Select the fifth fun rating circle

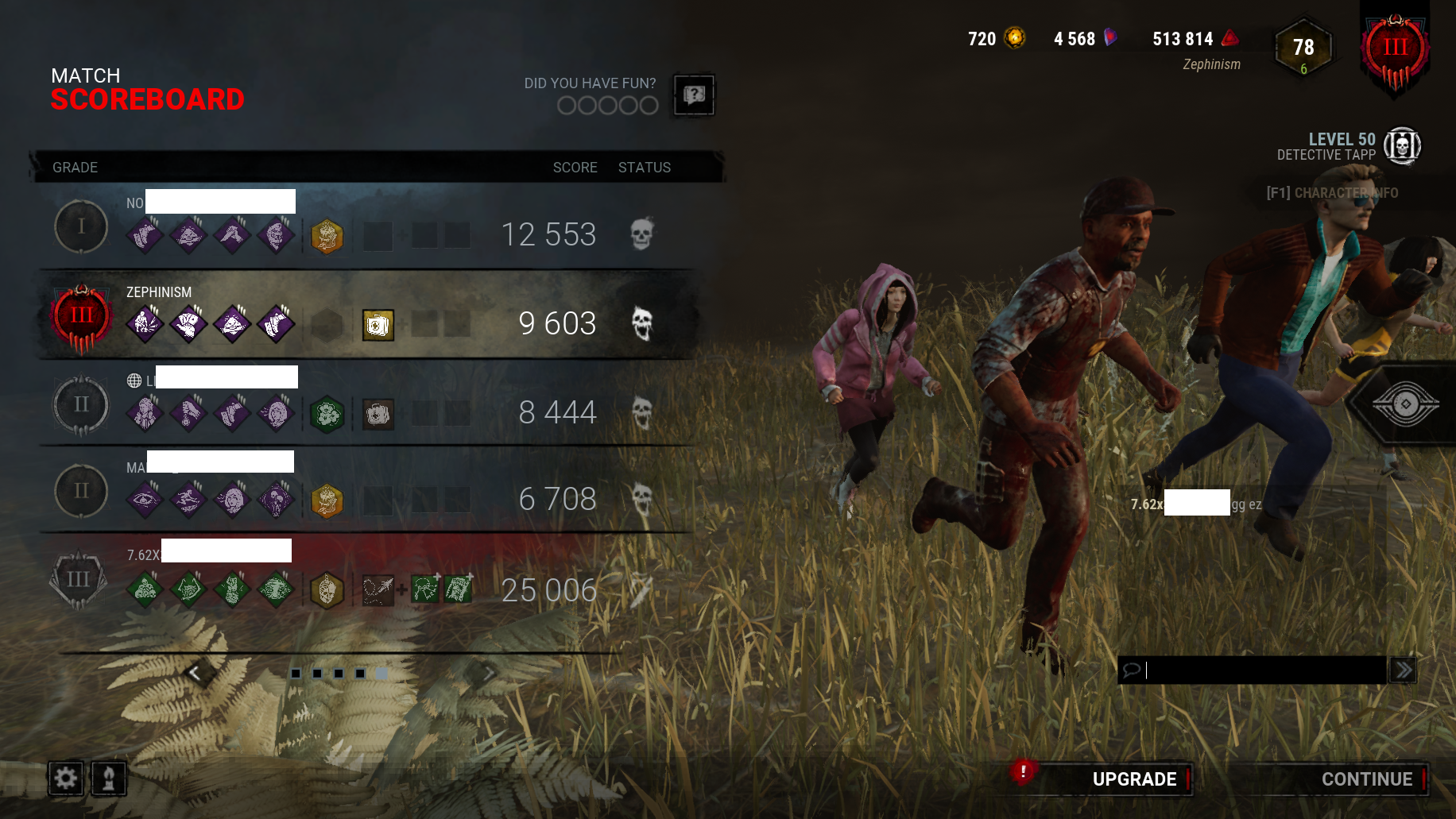point(649,106)
